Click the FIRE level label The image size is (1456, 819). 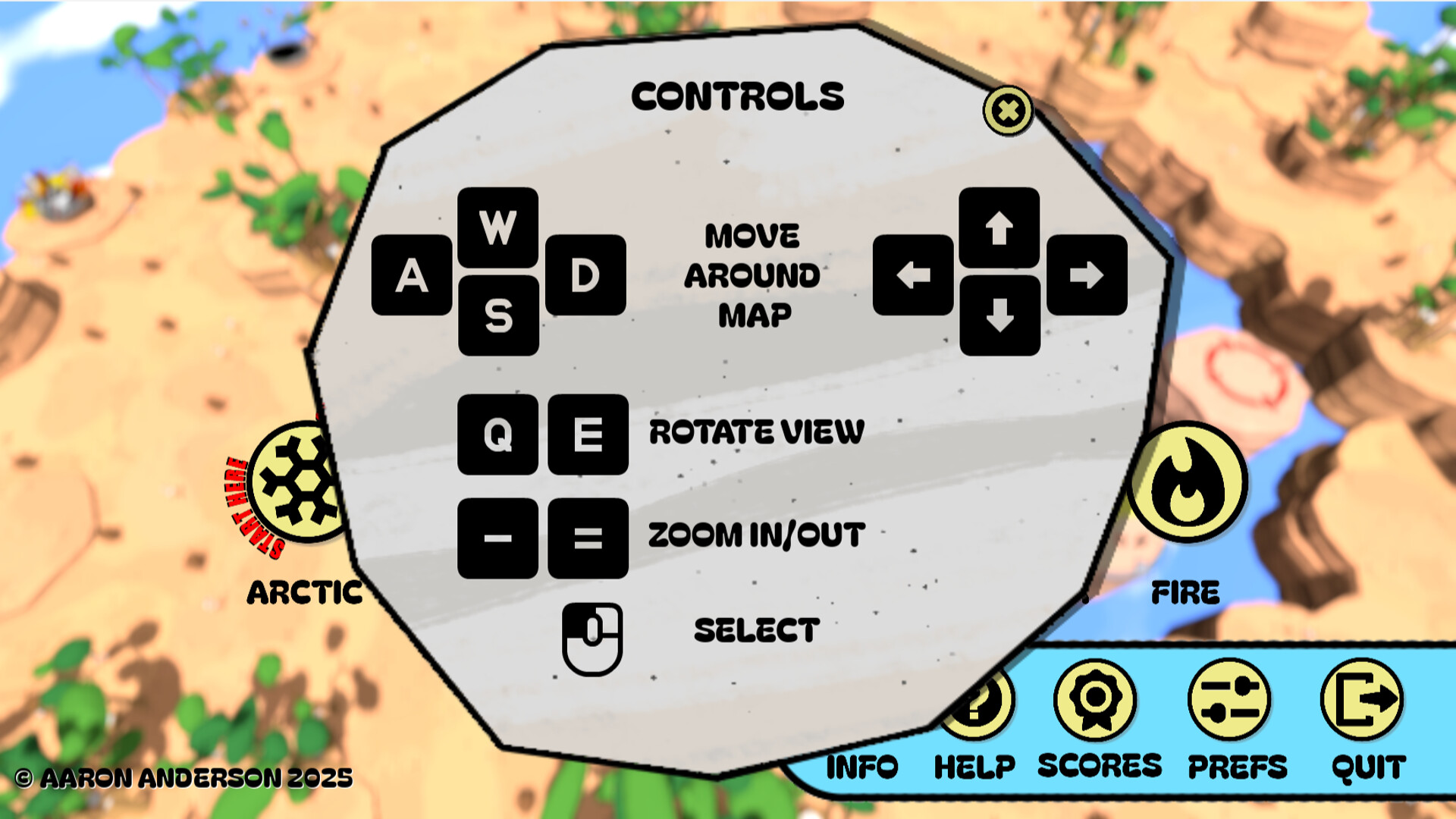(x=1187, y=593)
